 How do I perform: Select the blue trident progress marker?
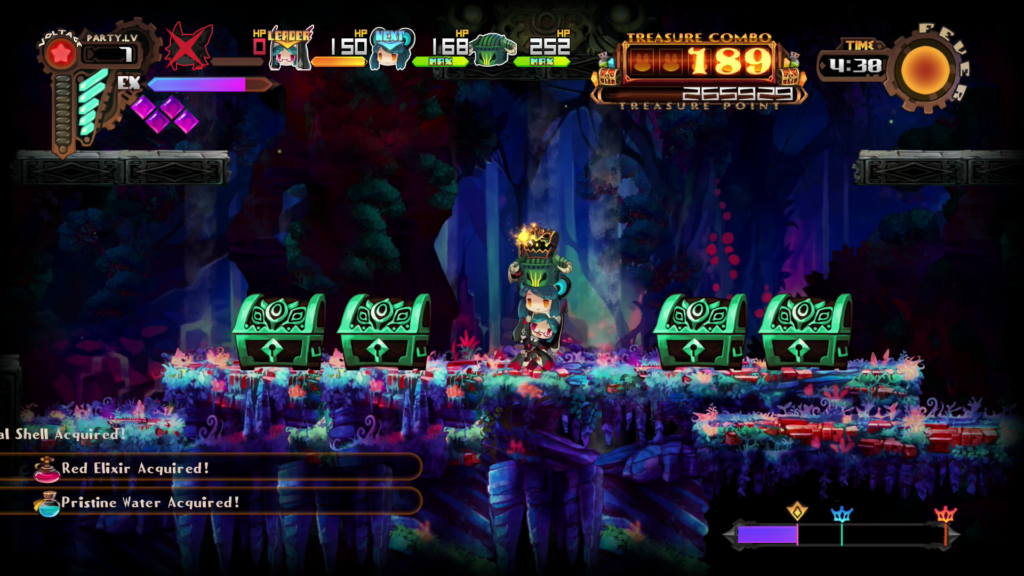pyautogui.click(x=842, y=517)
